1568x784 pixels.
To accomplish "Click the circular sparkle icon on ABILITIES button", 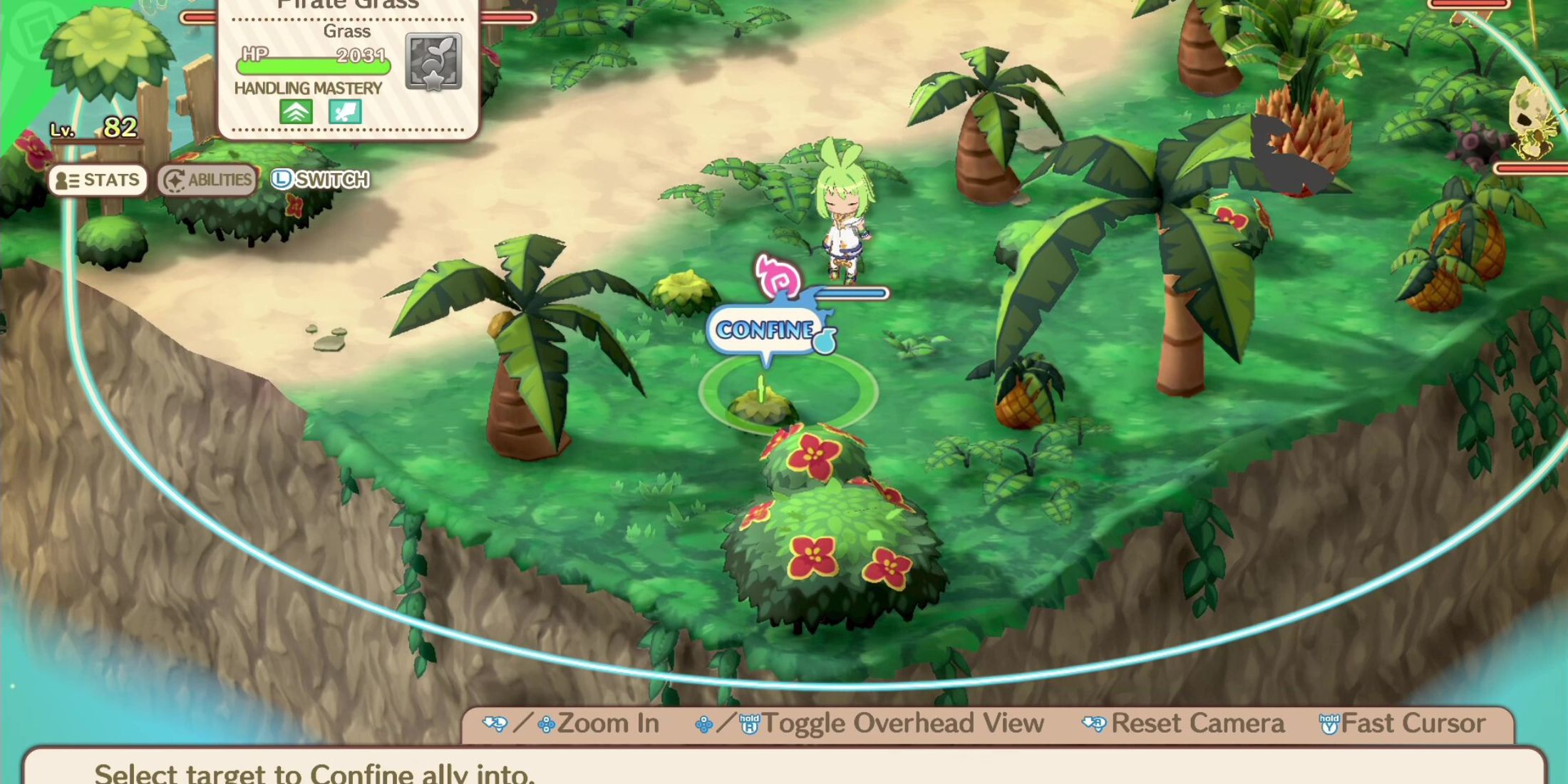I will click(173, 180).
